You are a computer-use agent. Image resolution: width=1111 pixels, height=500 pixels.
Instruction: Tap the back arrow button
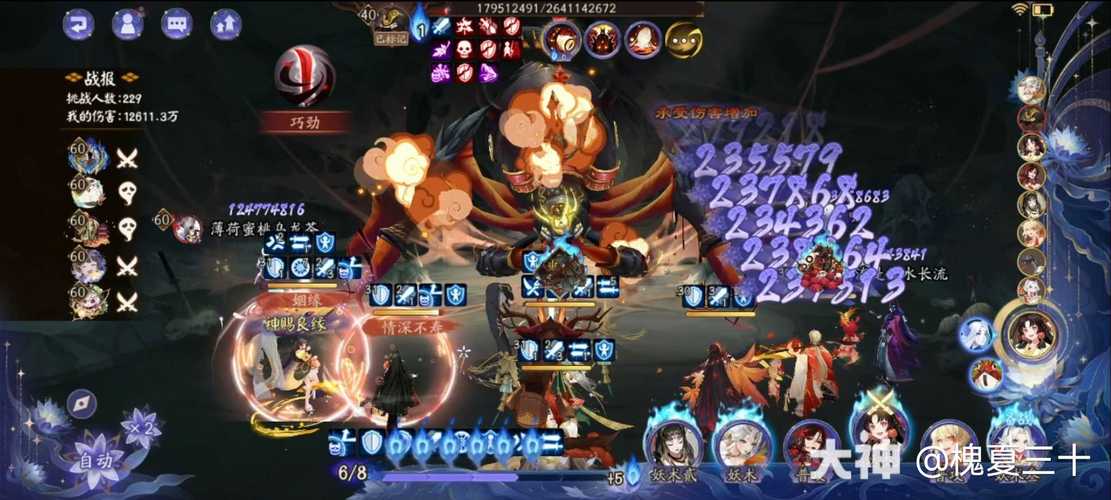(78, 24)
